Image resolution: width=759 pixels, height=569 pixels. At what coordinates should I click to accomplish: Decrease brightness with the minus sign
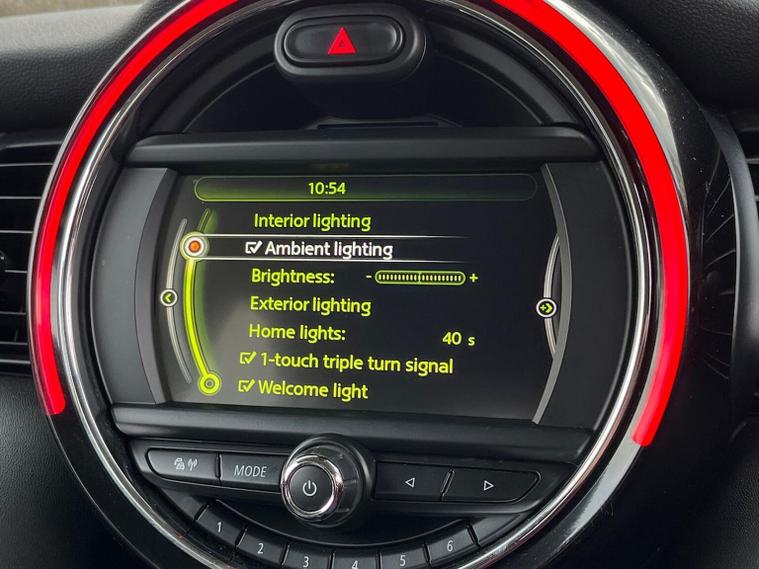[368, 277]
